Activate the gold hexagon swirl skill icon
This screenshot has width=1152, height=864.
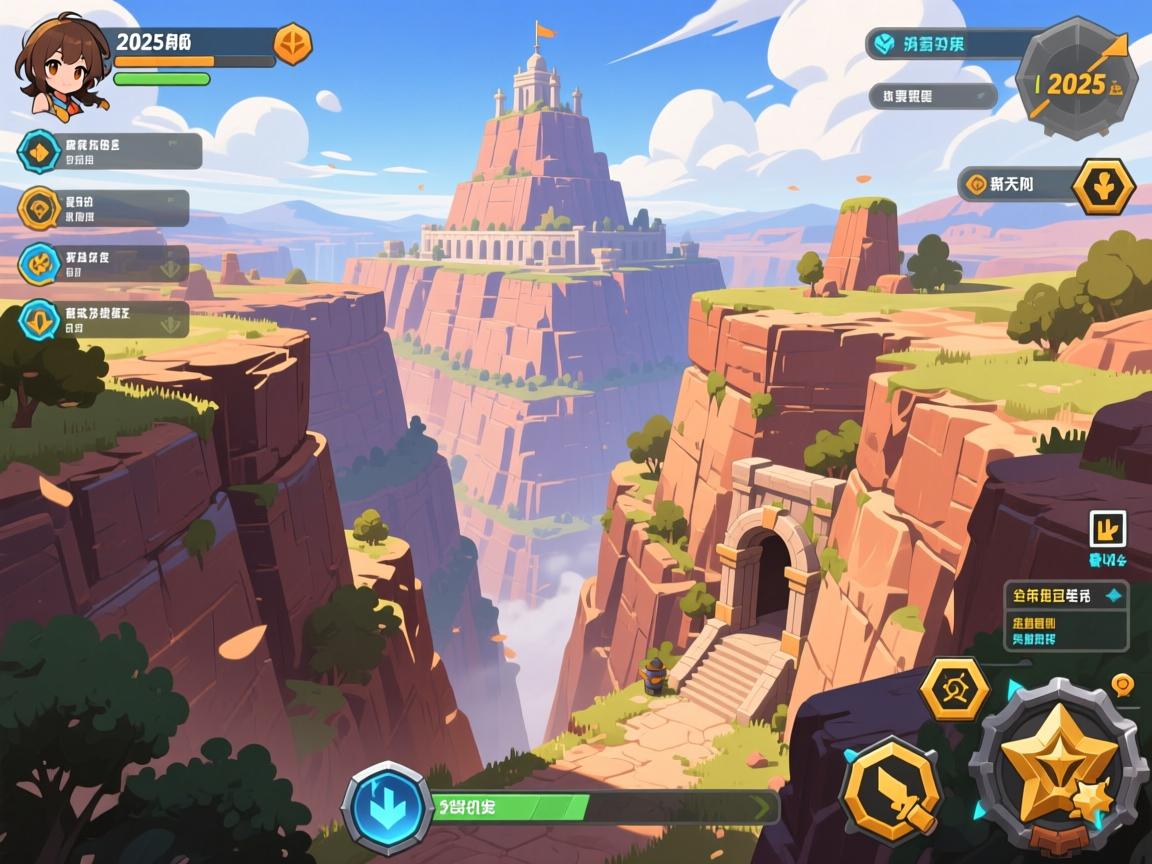pos(954,690)
